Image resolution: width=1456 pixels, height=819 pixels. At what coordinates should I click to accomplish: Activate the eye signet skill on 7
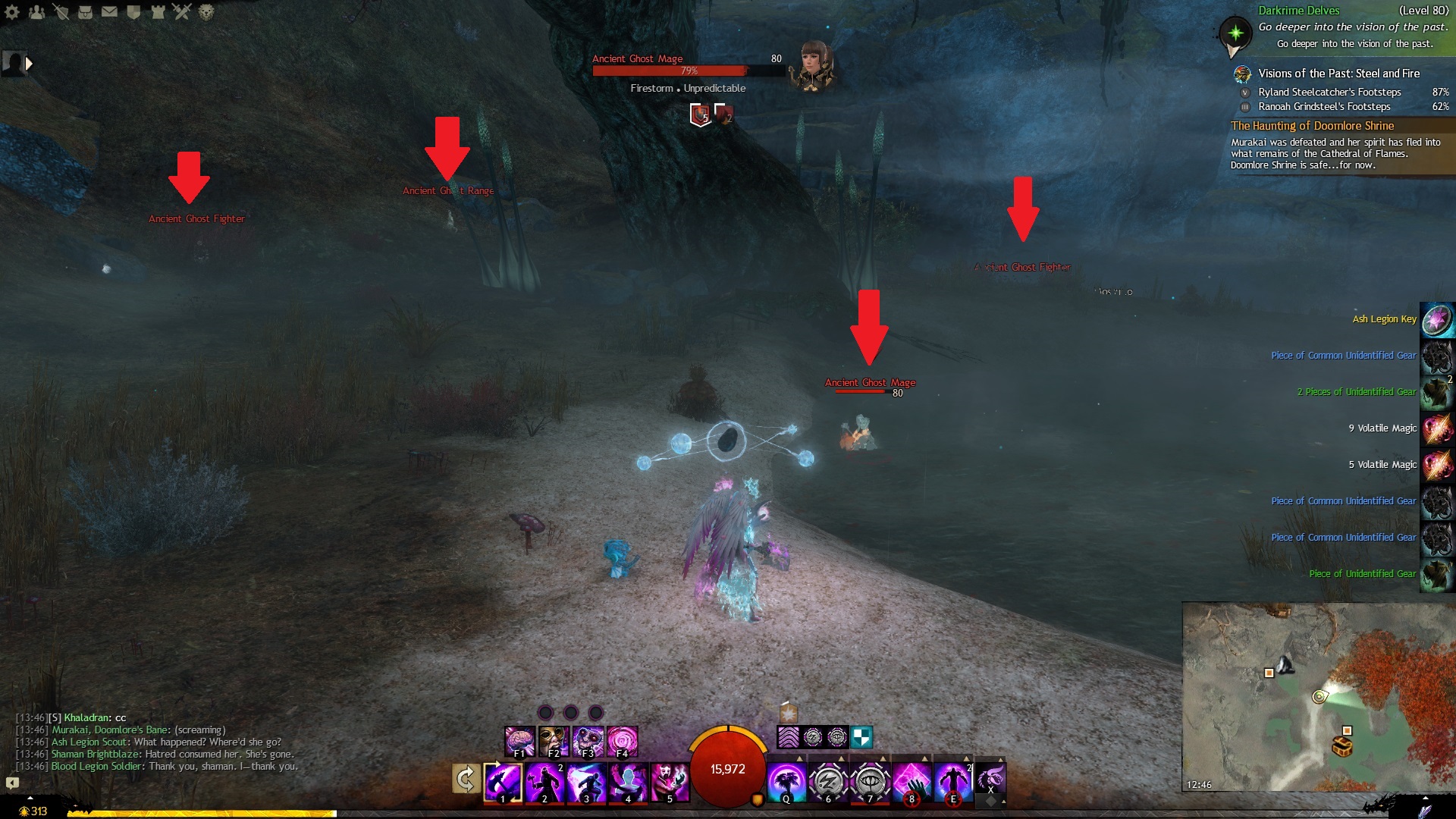click(870, 782)
